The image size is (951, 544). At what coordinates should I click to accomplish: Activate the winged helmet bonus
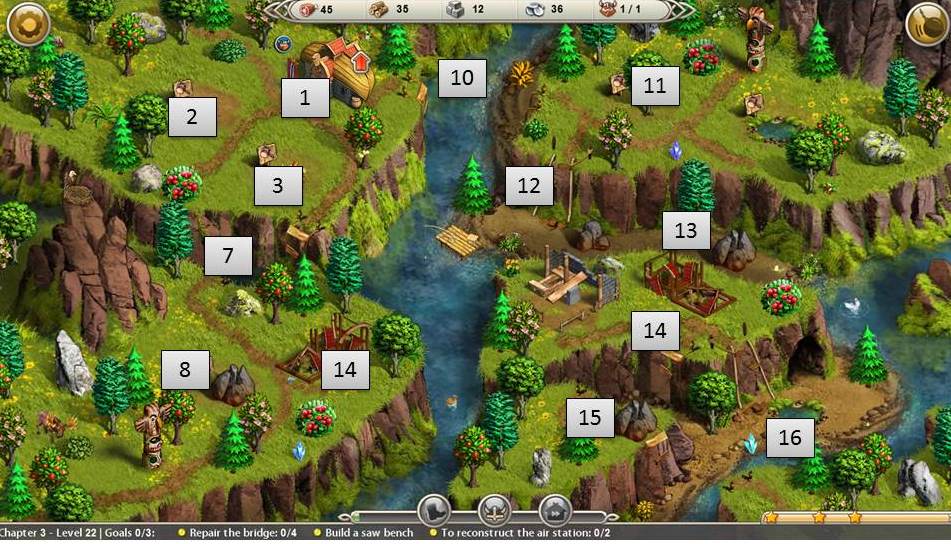(494, 510)
